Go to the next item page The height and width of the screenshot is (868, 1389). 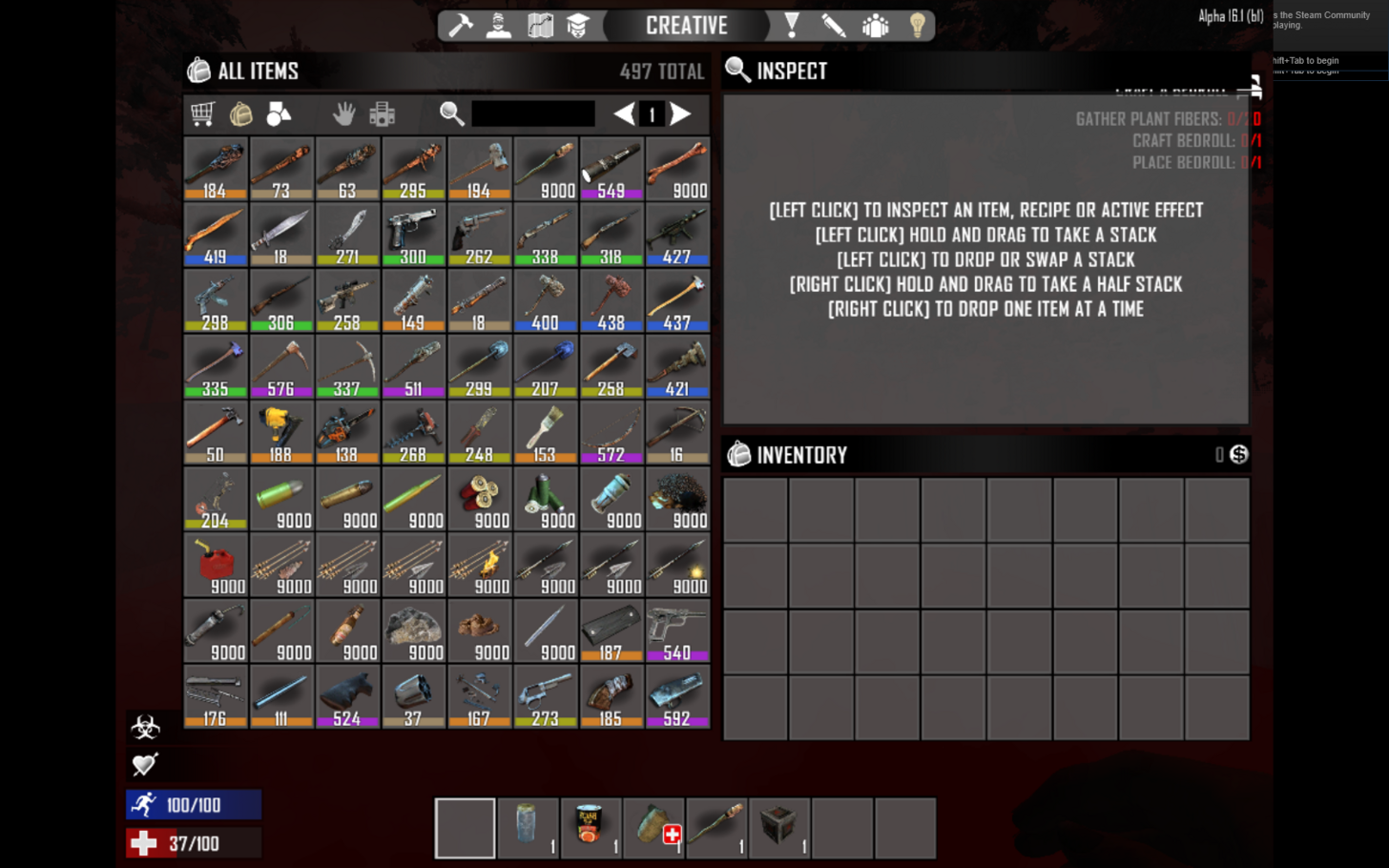(x=680, y=114)
